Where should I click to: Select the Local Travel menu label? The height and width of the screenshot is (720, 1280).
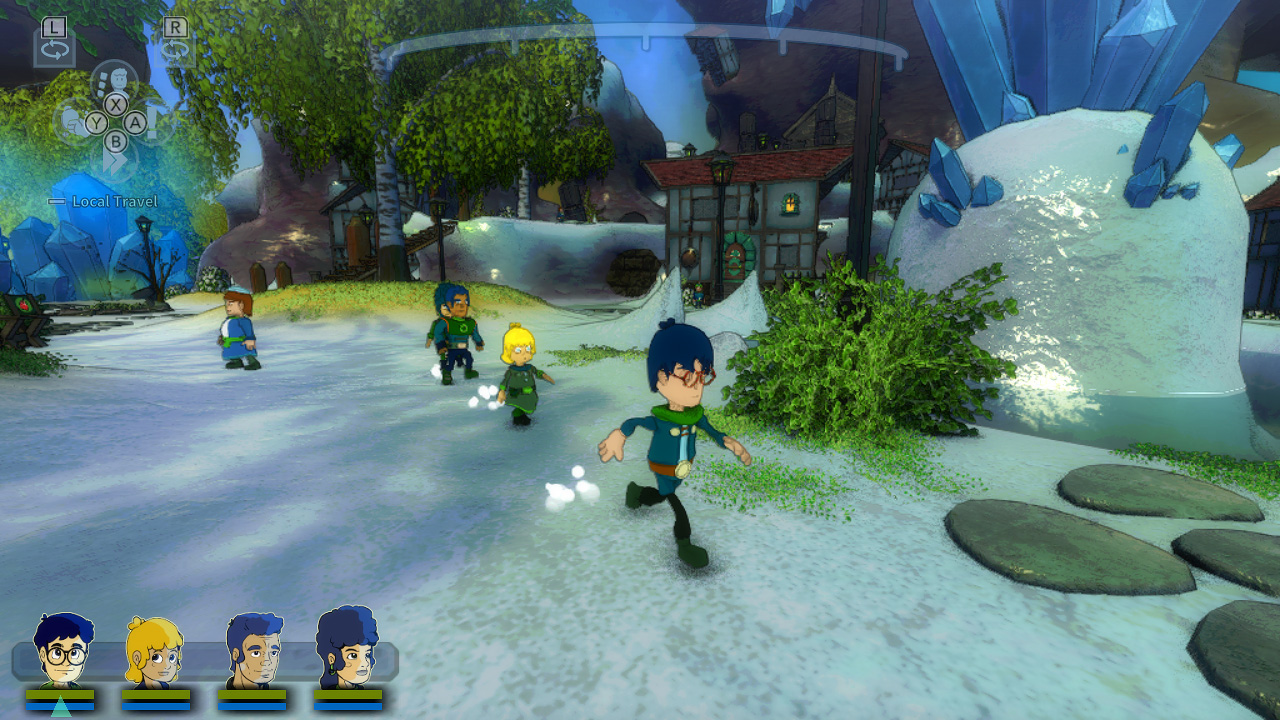click(113, 200)
